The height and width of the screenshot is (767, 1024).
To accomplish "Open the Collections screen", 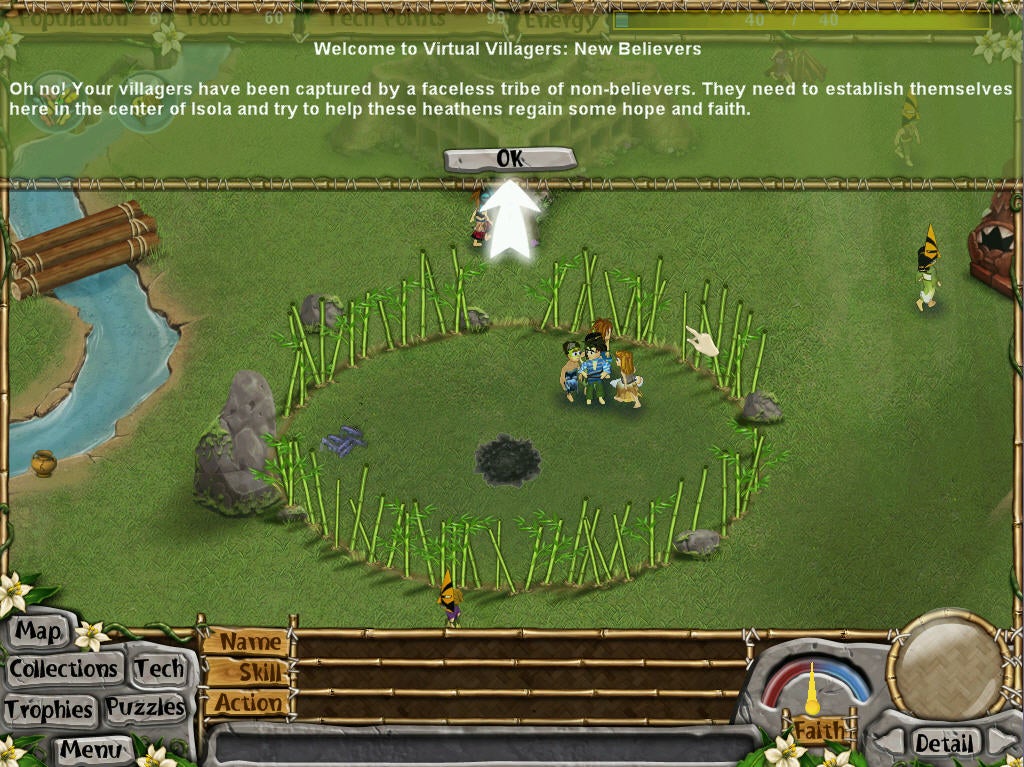I will pyautogui.click(x=64, y=669).
